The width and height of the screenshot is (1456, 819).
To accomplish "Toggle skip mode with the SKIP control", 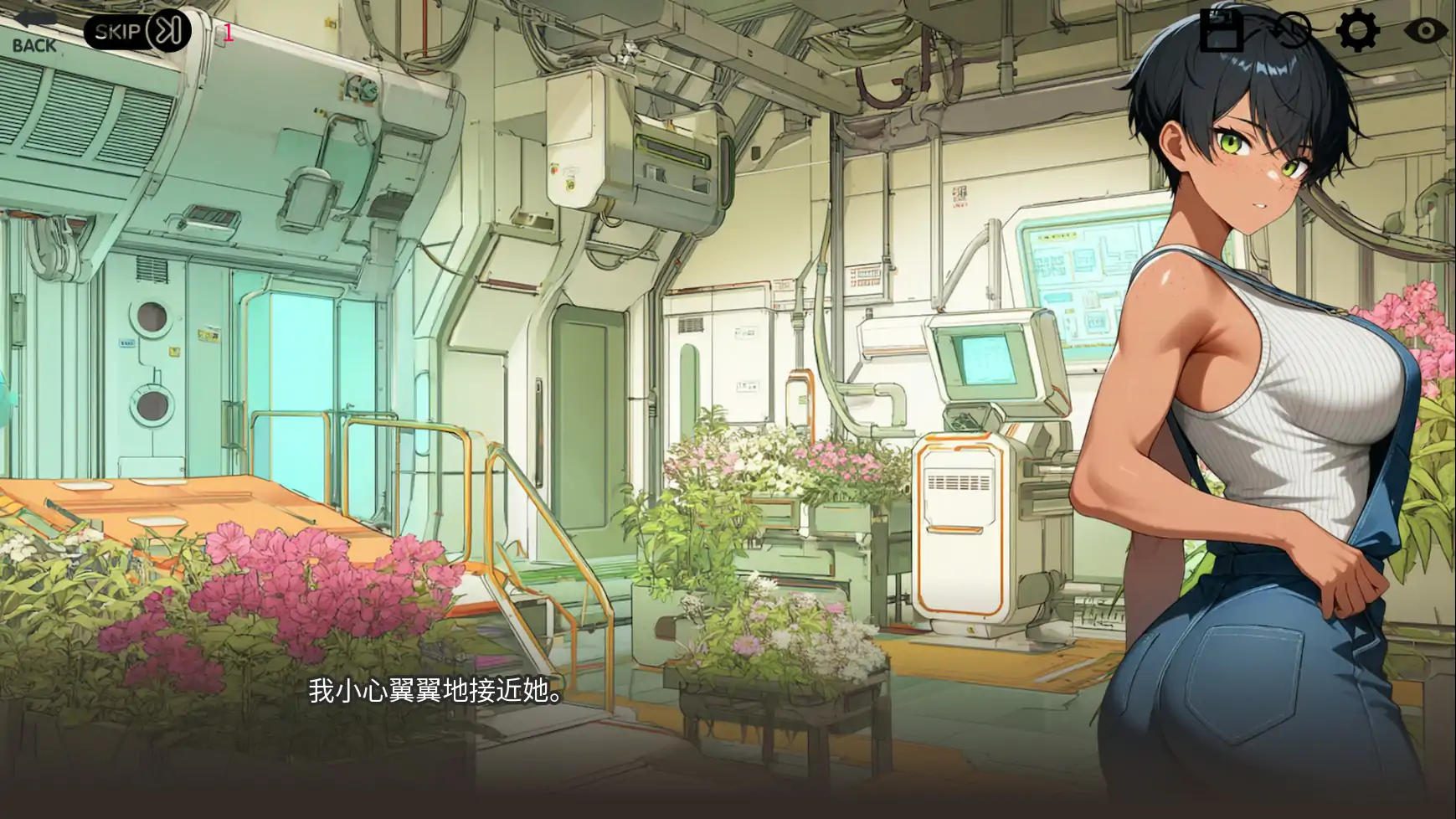I will point(134,30).
